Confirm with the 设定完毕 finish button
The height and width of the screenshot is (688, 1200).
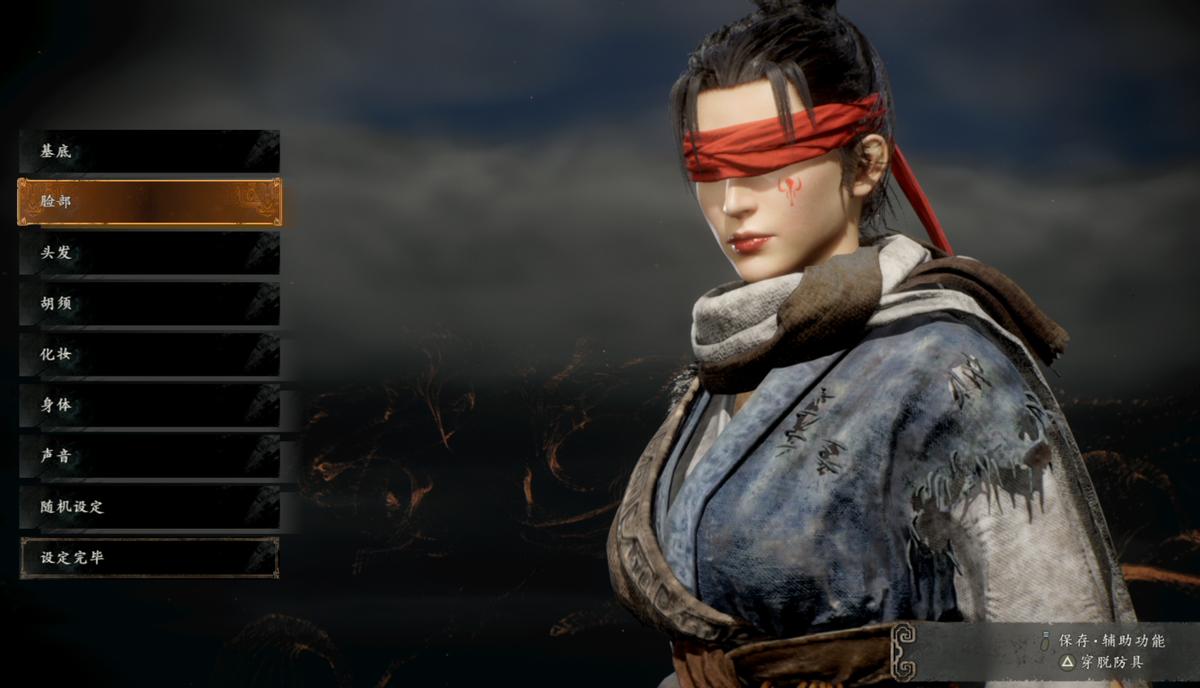pos(149,558)
